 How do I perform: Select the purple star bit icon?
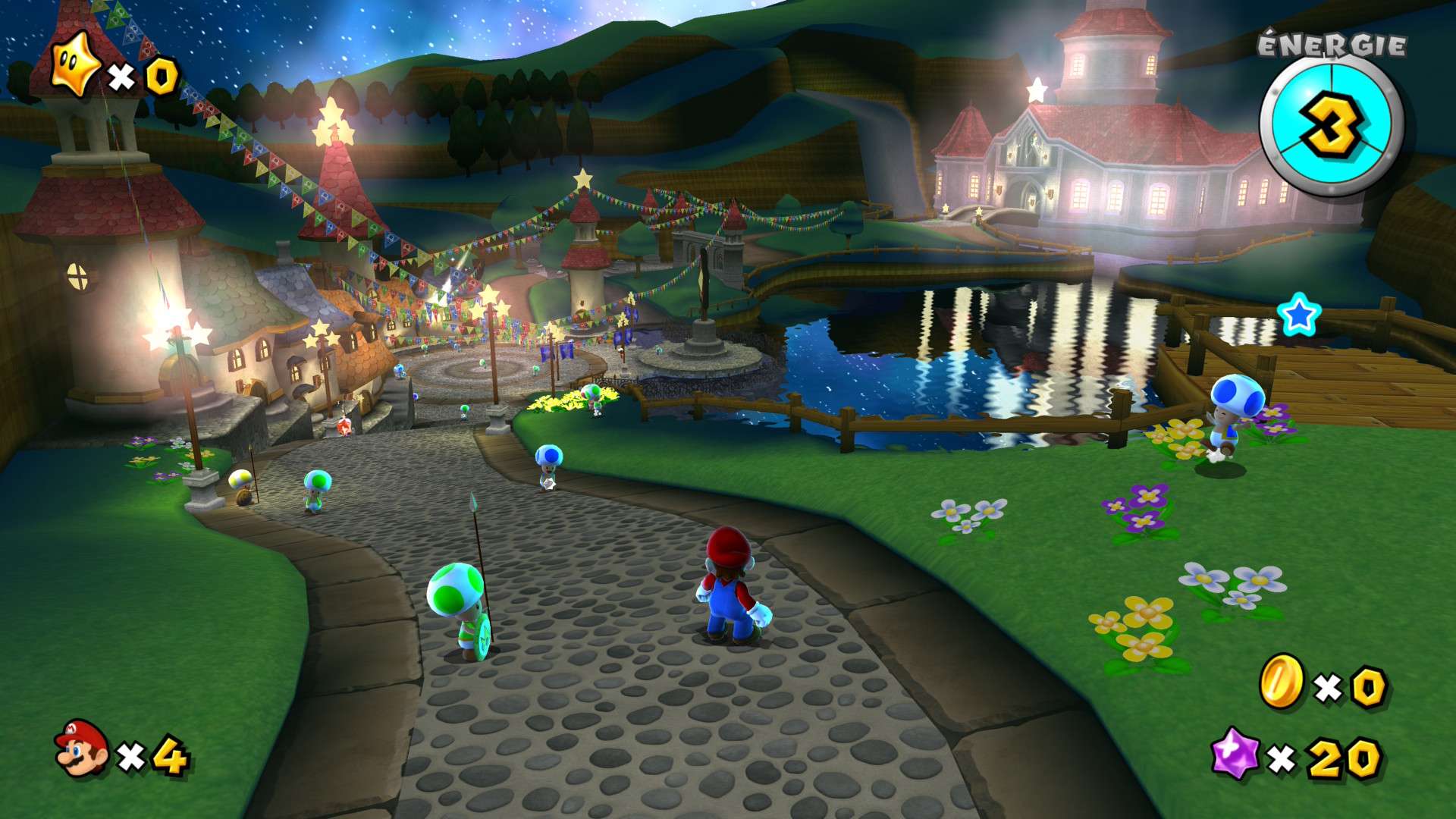coord(1235,753)
